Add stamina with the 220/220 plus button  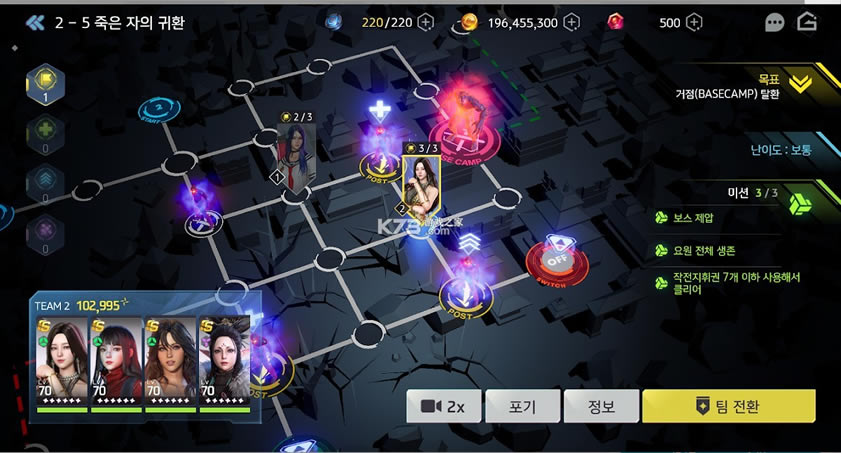(x=426, y=22)
